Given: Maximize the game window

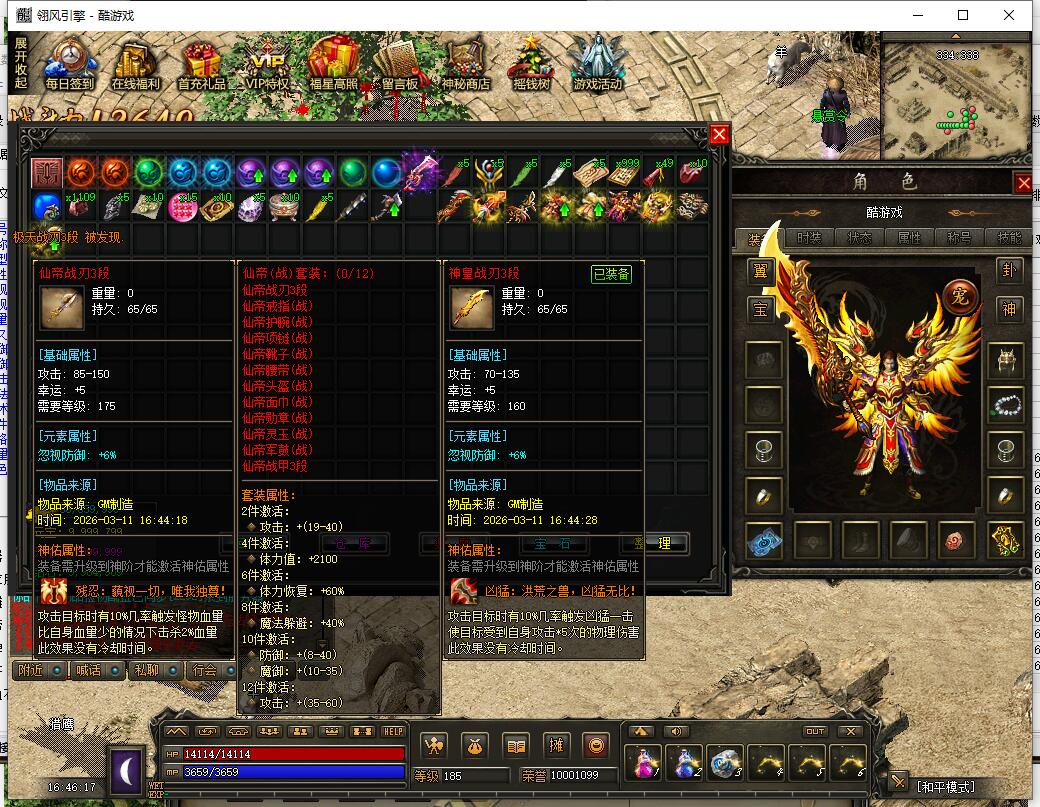Looking at the screenshot, I should pos(963,15).
